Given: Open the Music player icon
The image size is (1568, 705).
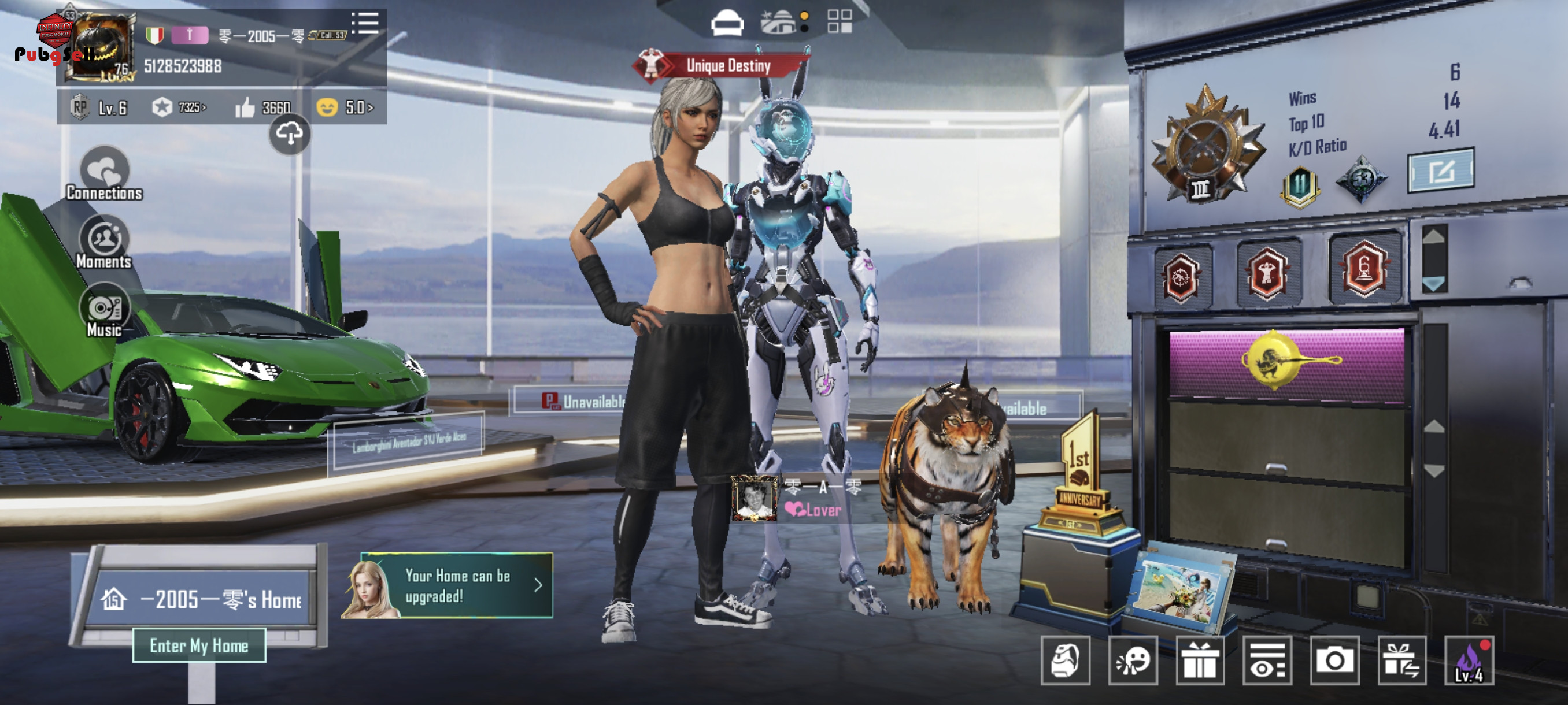Looking at the screenshot, I should [104, 311].
